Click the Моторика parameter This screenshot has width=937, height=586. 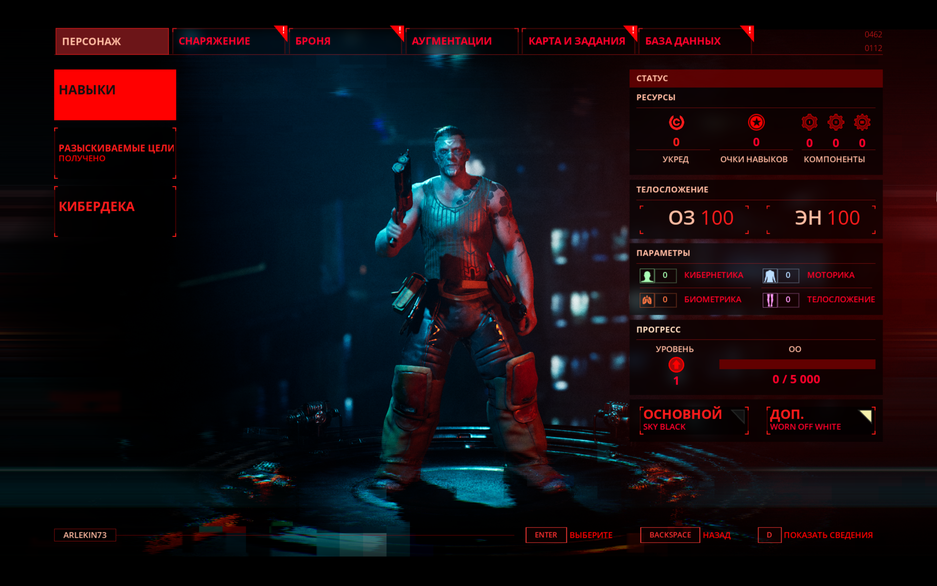(x=811, y=275)
